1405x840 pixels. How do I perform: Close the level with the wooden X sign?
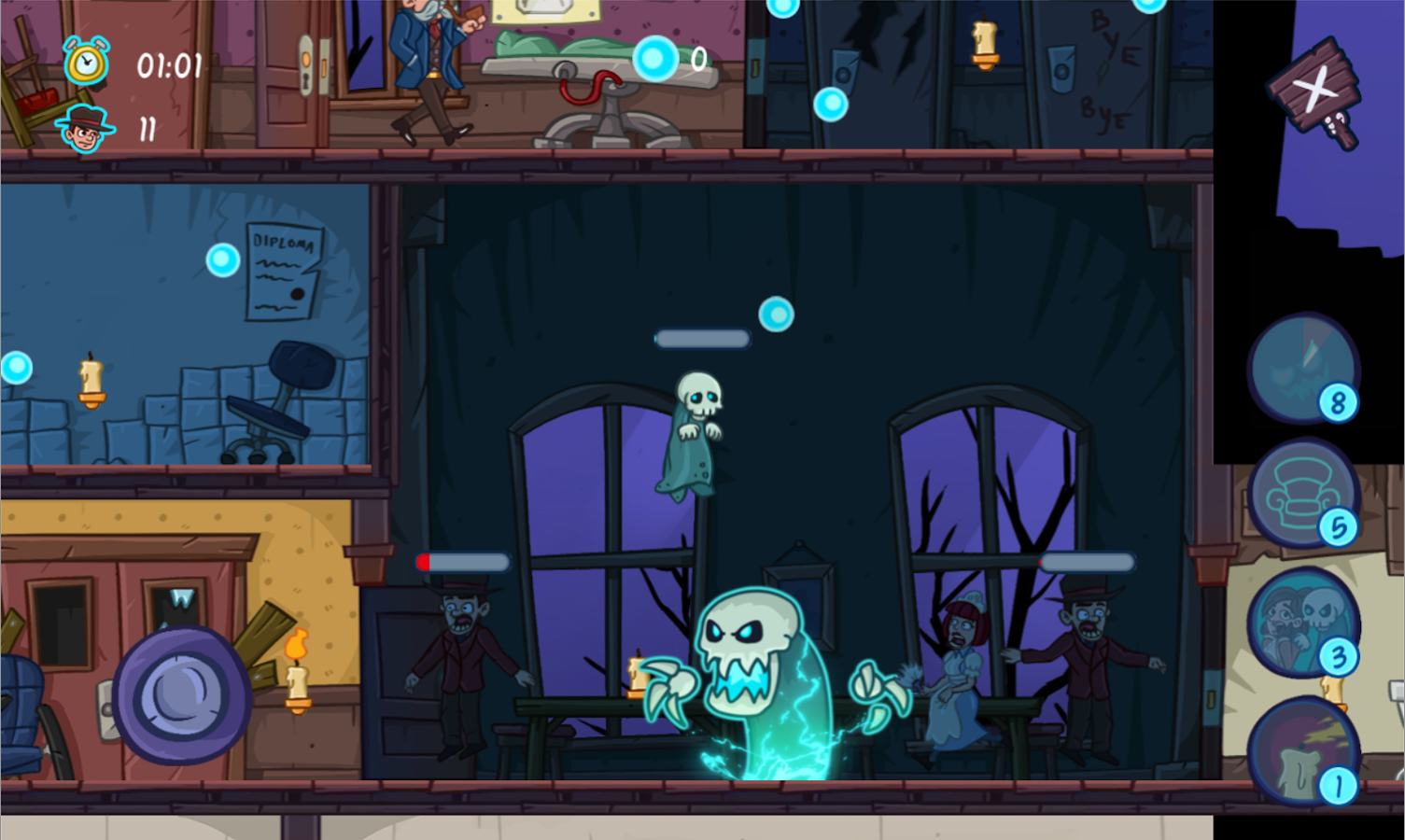pos(1314,91)
